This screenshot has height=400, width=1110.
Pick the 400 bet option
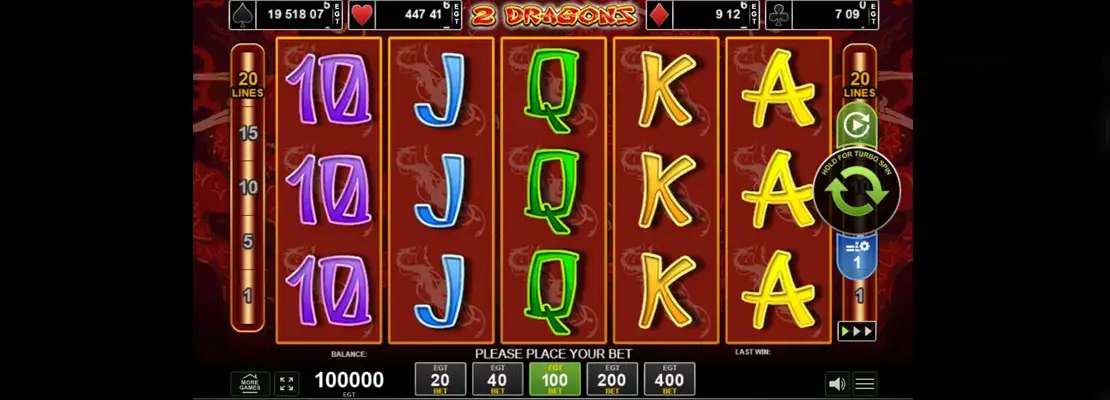pos(669,379)
